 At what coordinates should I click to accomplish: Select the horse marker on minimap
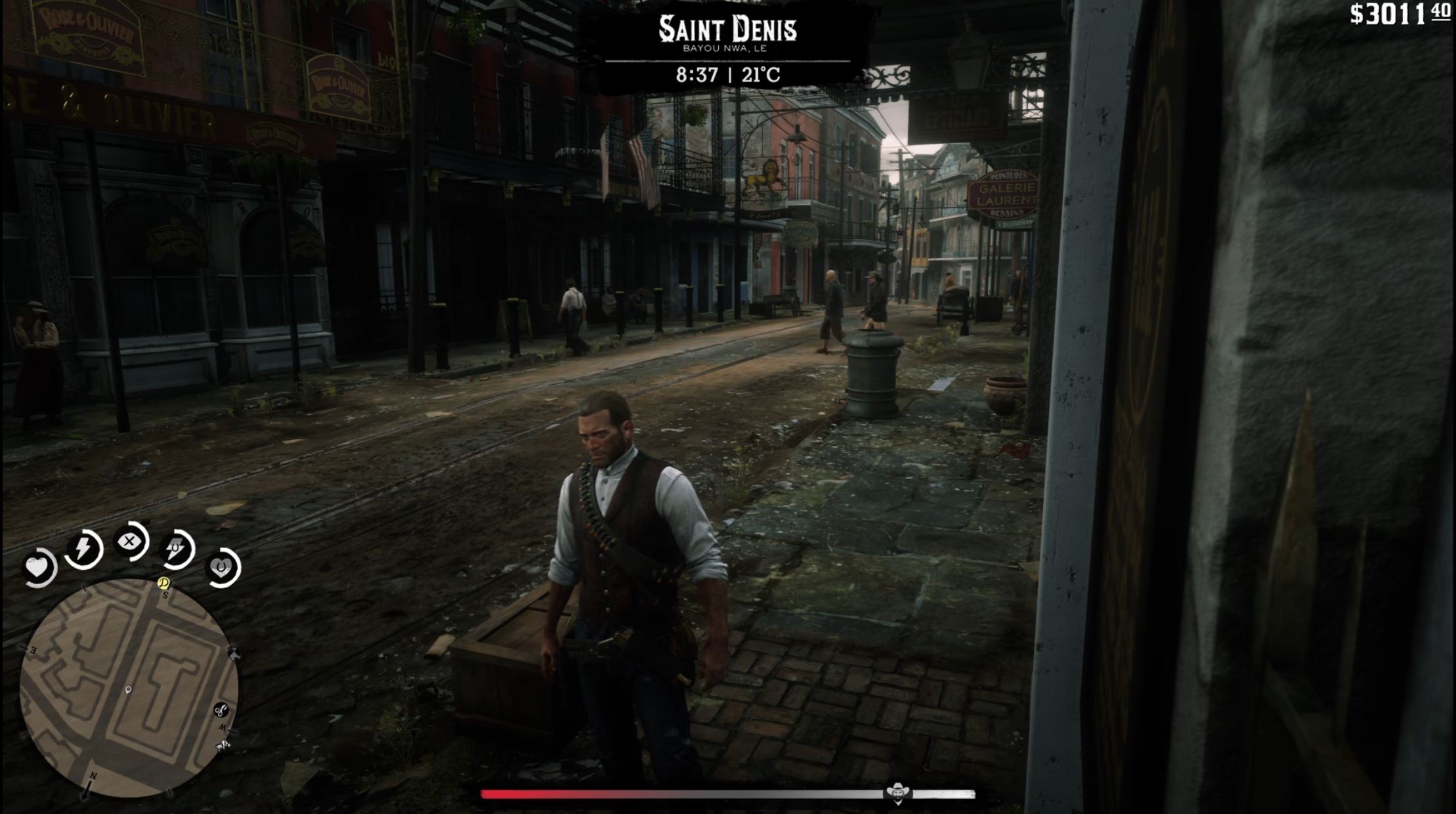(233, 653)
